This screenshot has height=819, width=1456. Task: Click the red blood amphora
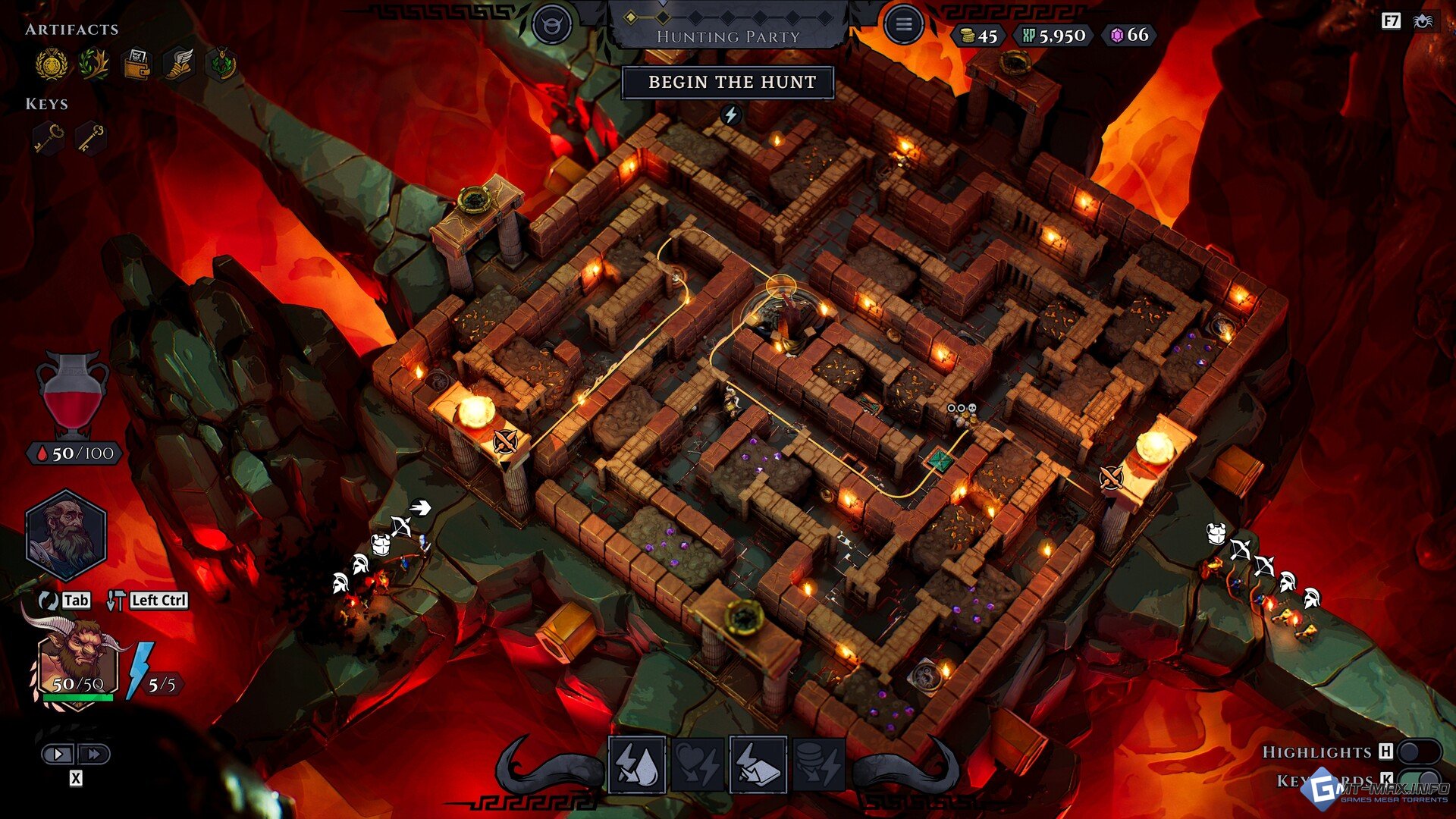[x=73, y=394]
